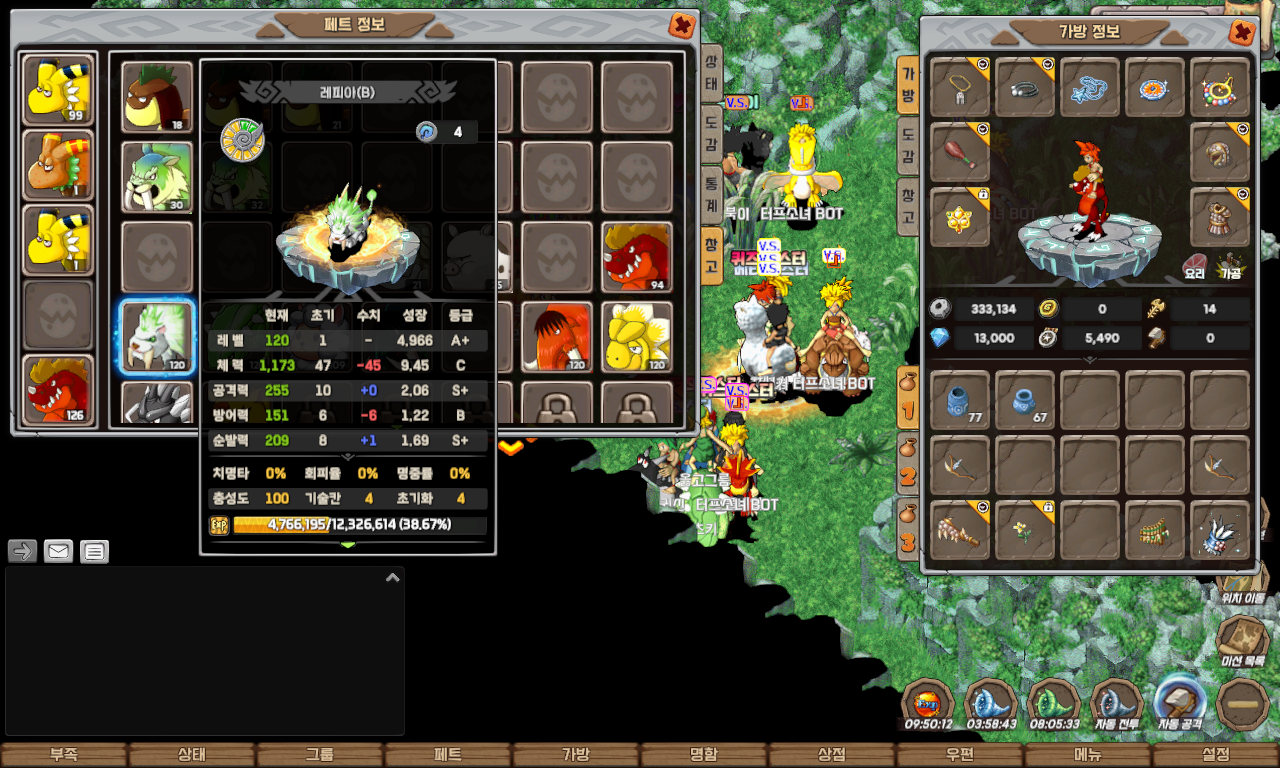1280x768 pixels.
Task: Open the 우편 mail menu
Action: coord(960,755)
